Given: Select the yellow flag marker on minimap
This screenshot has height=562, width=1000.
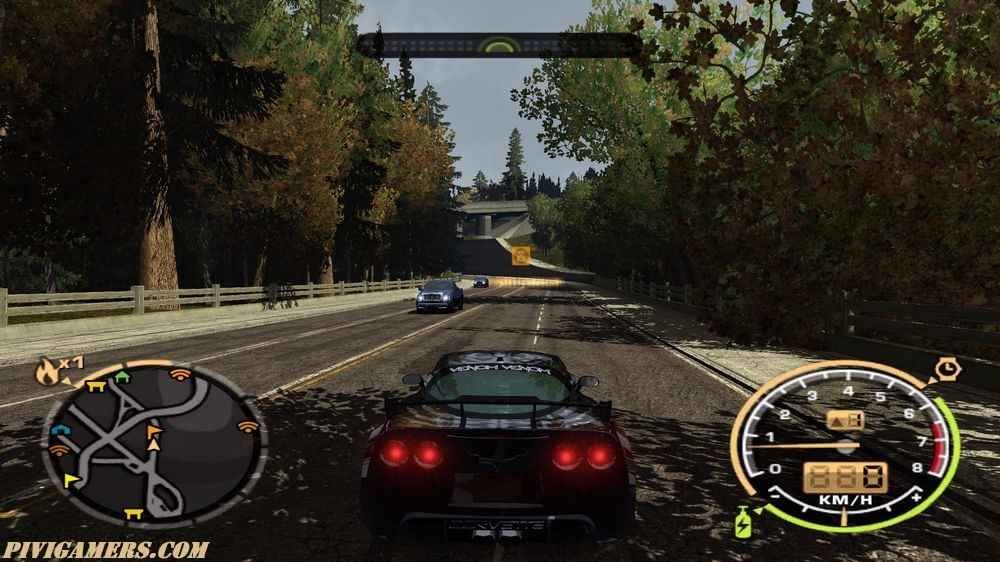Looking at the screenshot, I should [71, 480].
